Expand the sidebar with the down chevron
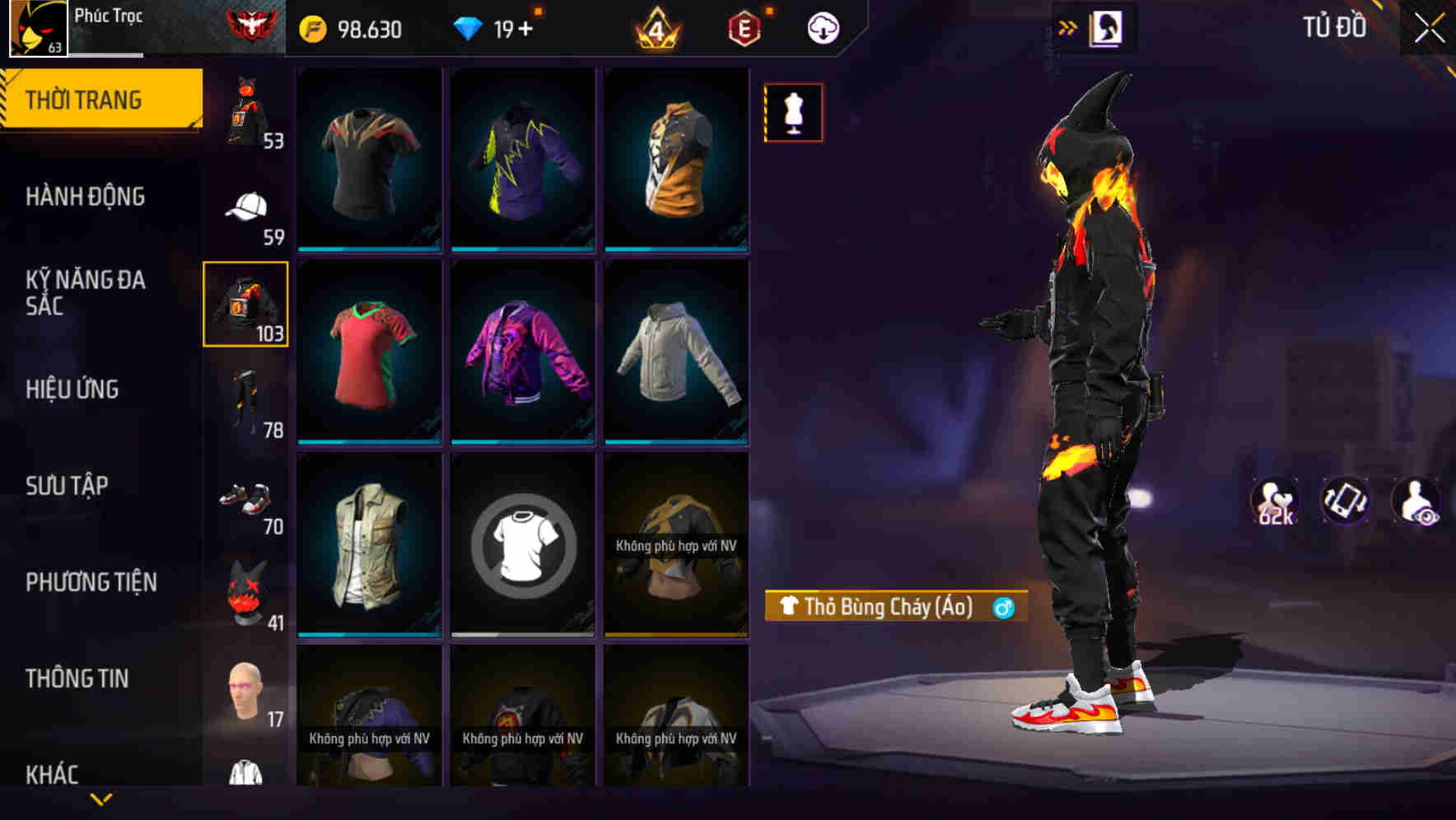The width and height of the screenshot is (1456, 820). pyautogui.click(x=101, y=797)
